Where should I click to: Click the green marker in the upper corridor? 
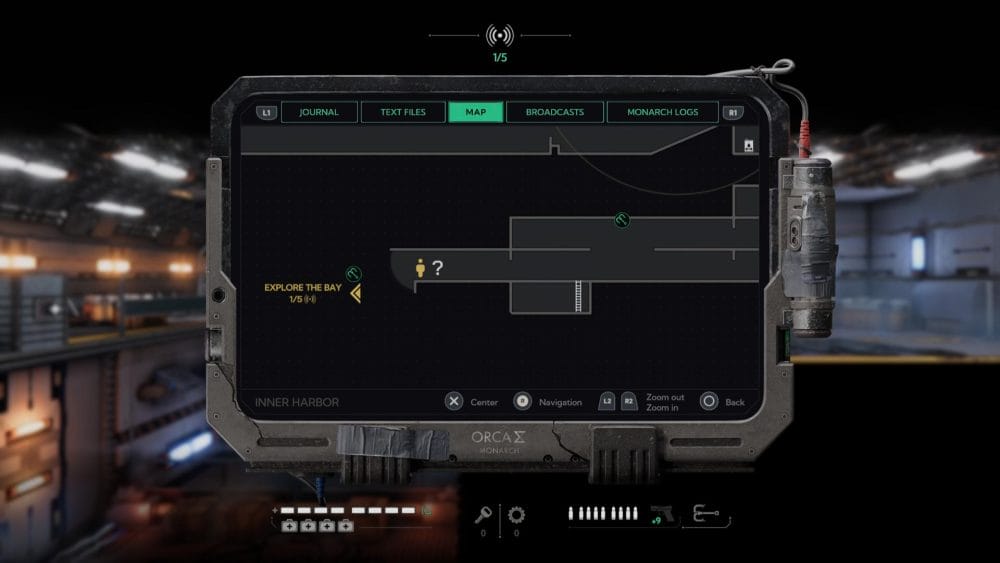tap(621, 220)
